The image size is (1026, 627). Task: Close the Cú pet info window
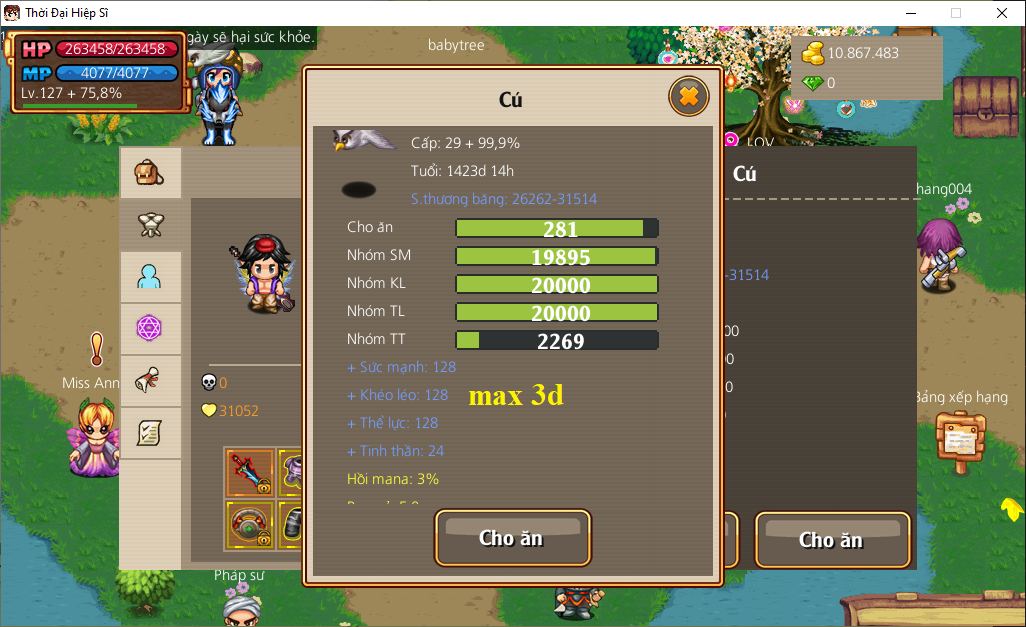(x=688, y=97)
